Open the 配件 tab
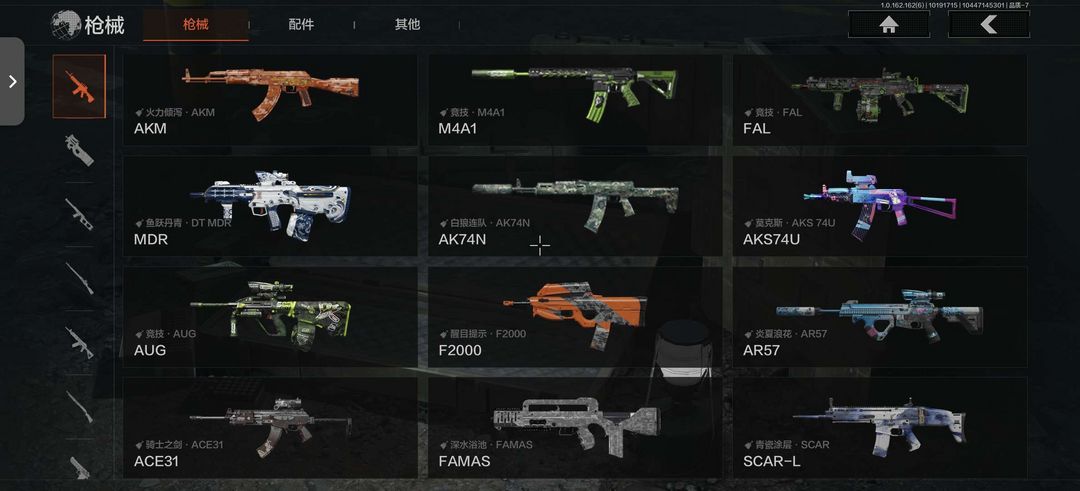Viewport: 1080px width, 491px height. (301, 25)
